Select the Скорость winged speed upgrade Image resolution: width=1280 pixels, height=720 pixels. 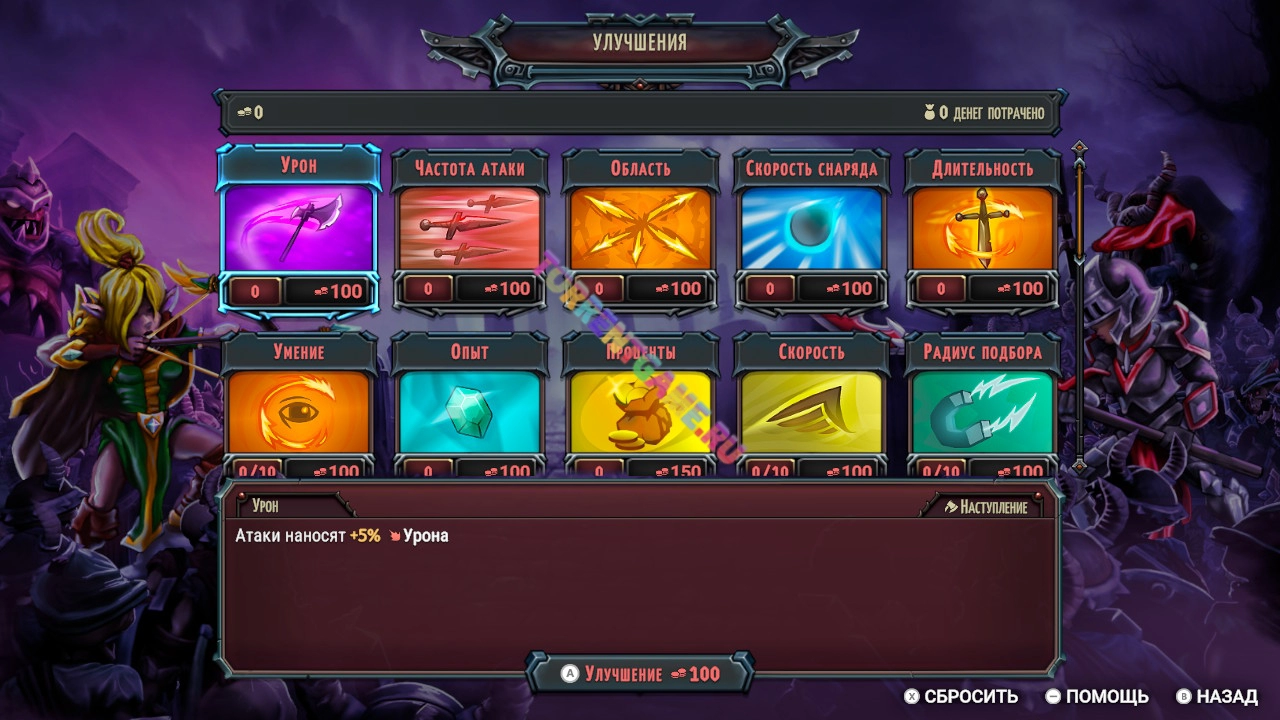pyautogui.click(x=812, y=412)
